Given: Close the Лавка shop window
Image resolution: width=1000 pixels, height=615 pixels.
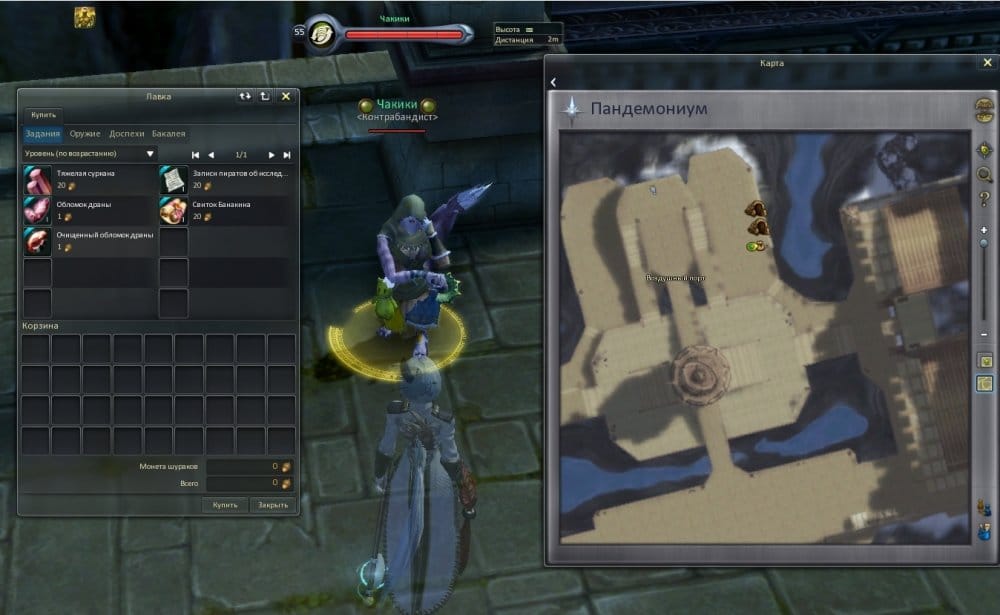Looking at the screenshot, I should pos(286,97).
